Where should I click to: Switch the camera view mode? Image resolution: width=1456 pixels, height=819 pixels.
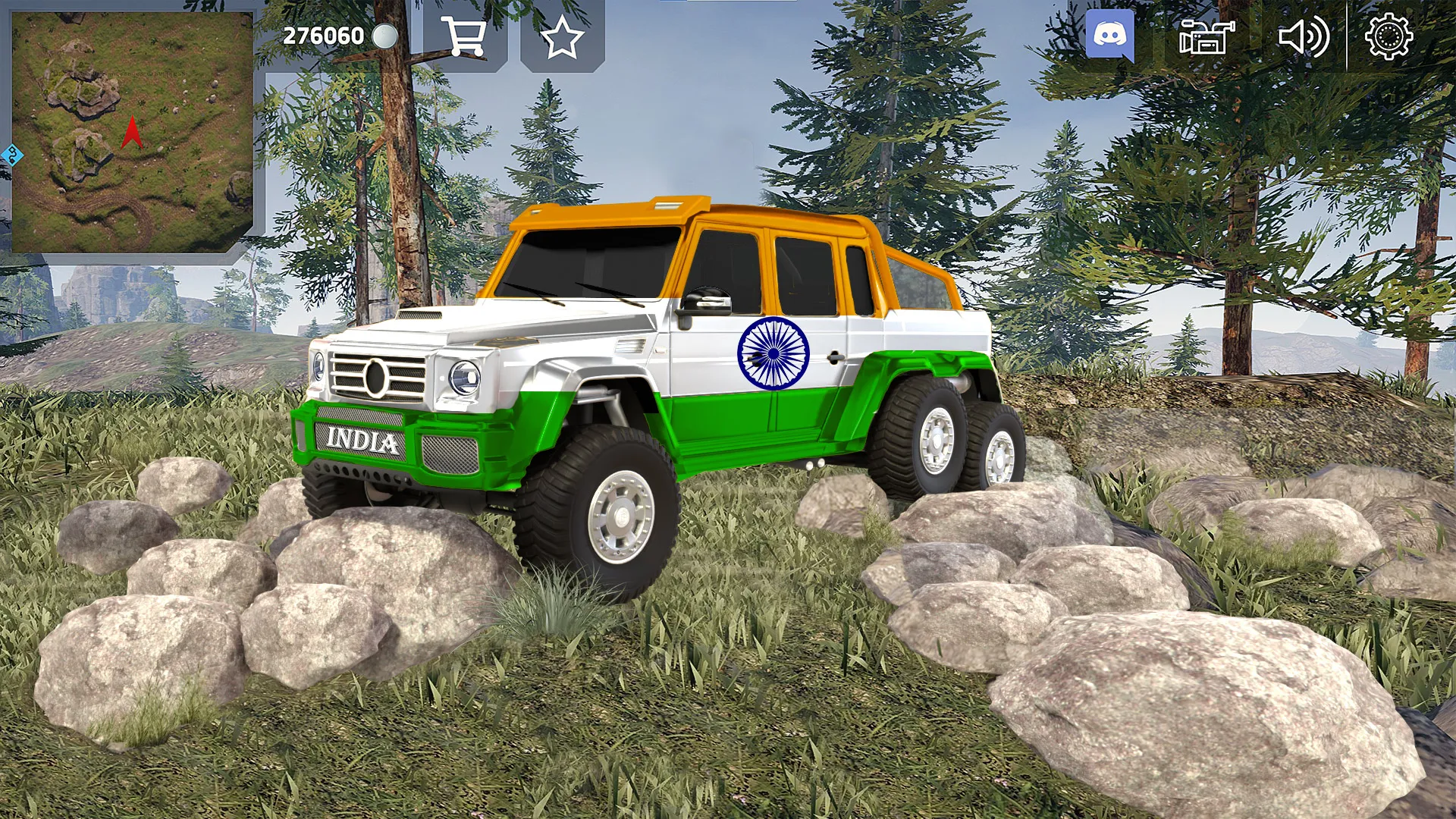tap(1206, 36)
